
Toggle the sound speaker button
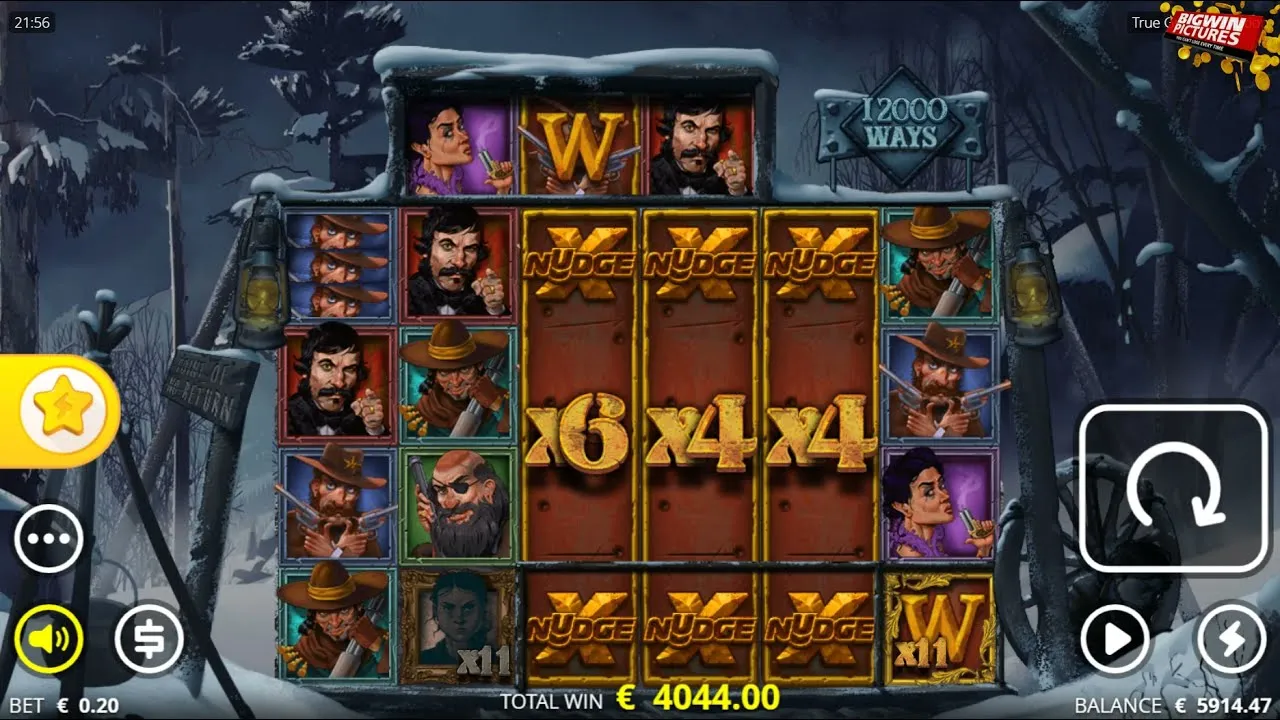click(x=48, y=638)
